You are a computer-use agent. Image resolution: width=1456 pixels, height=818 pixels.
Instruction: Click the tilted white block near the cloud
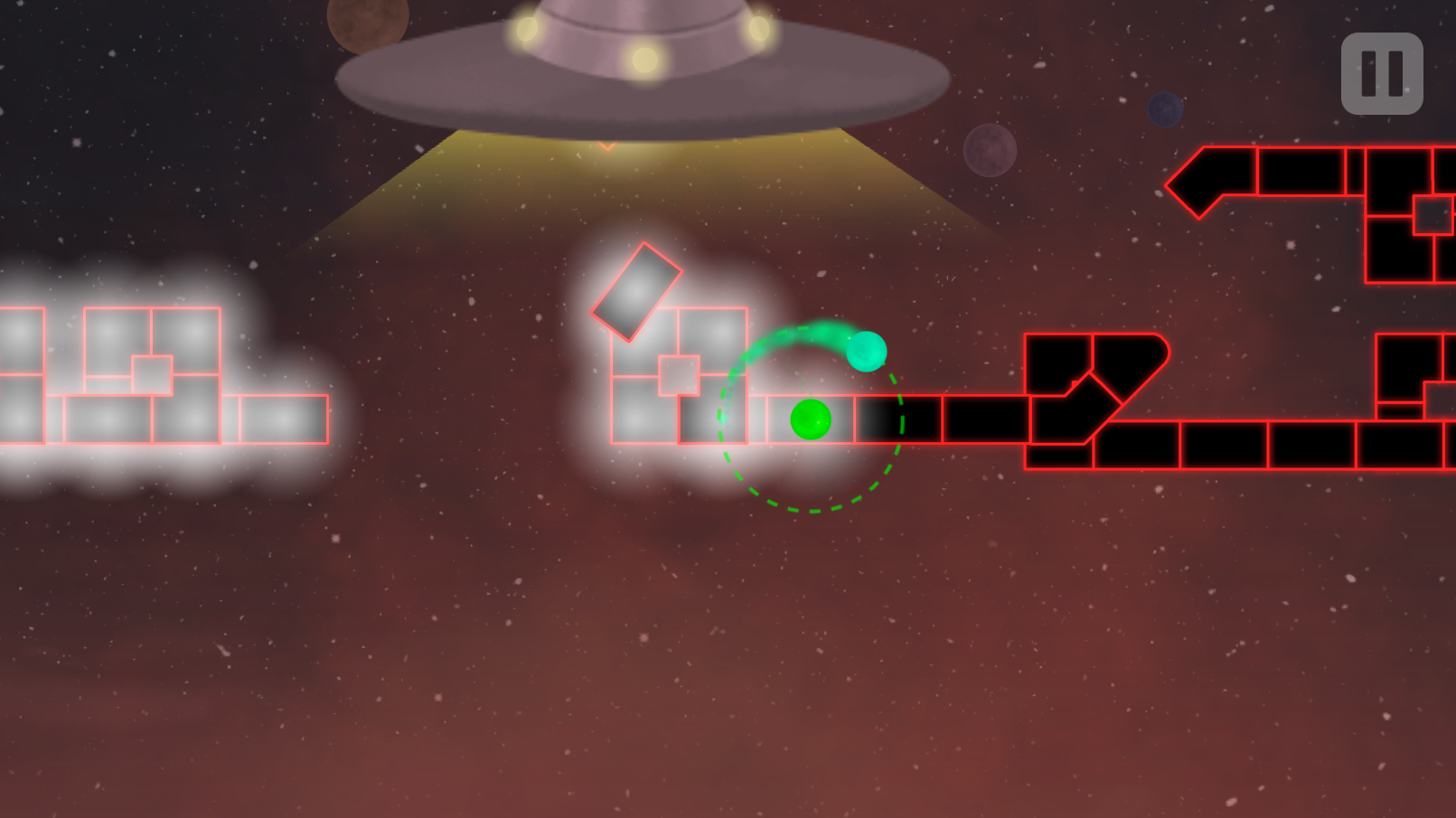(x=635, y=291)
